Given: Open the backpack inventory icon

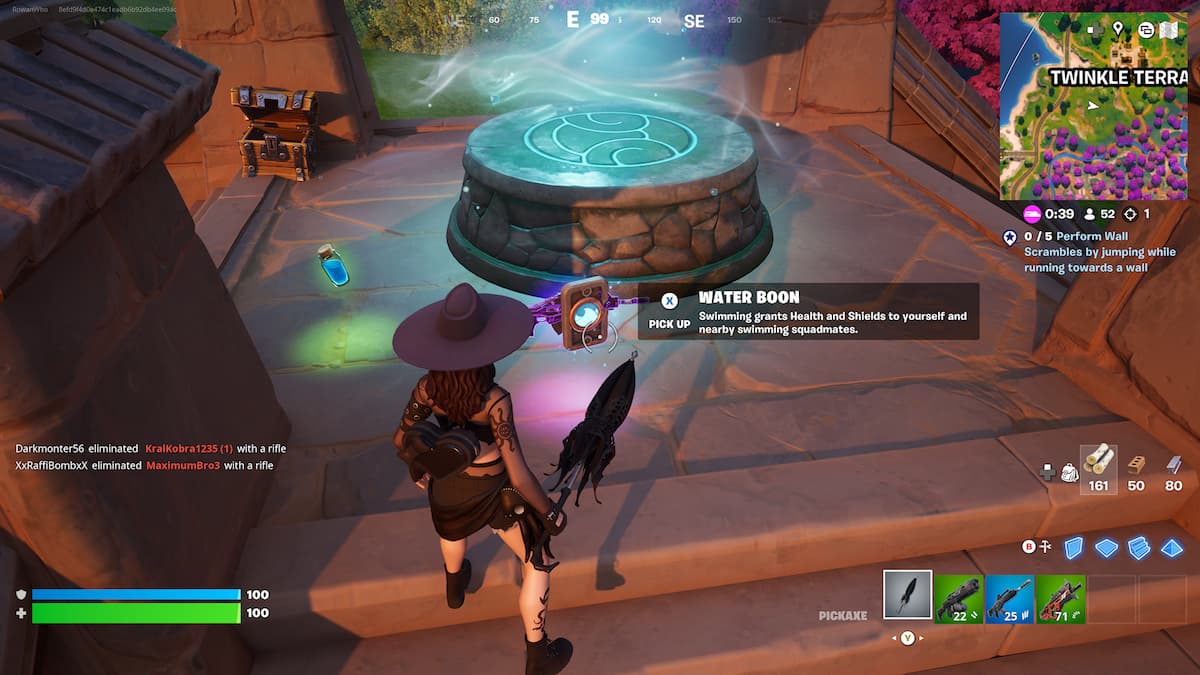Looking at the screenshot, I should coord(1068,472).
